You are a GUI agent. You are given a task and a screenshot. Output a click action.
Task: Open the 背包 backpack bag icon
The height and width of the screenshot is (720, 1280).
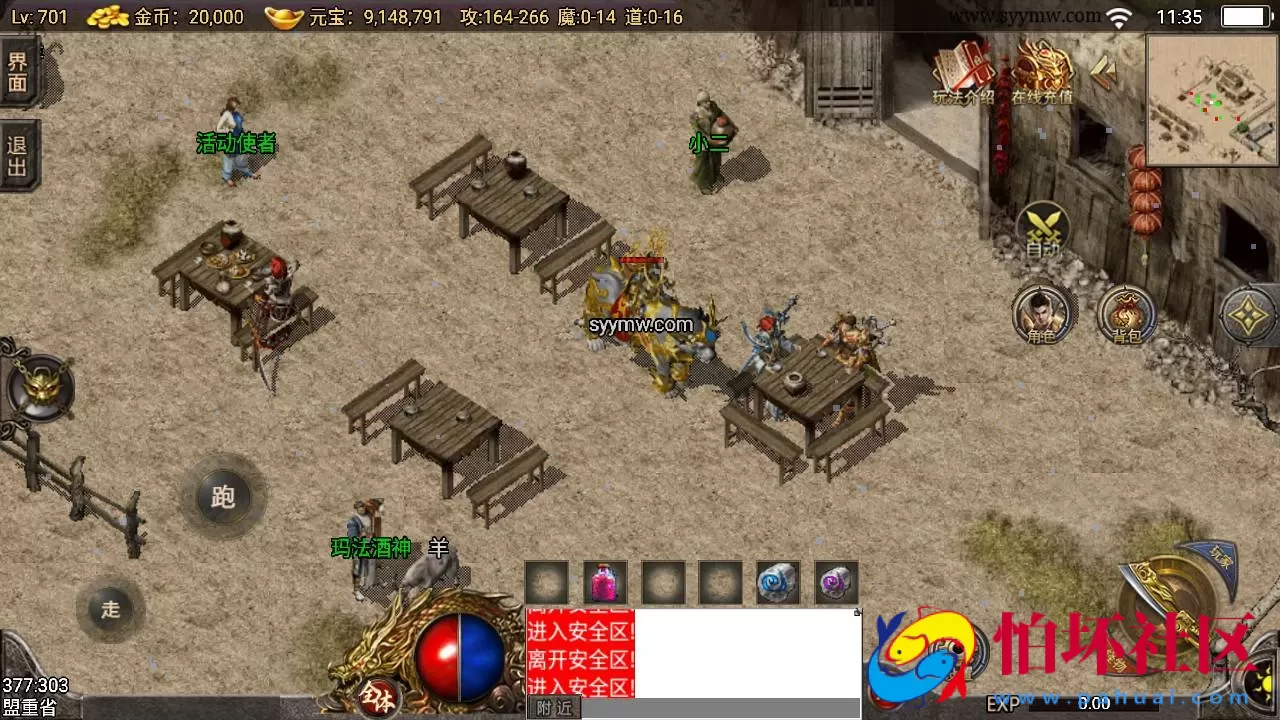tap(1125, 315)
